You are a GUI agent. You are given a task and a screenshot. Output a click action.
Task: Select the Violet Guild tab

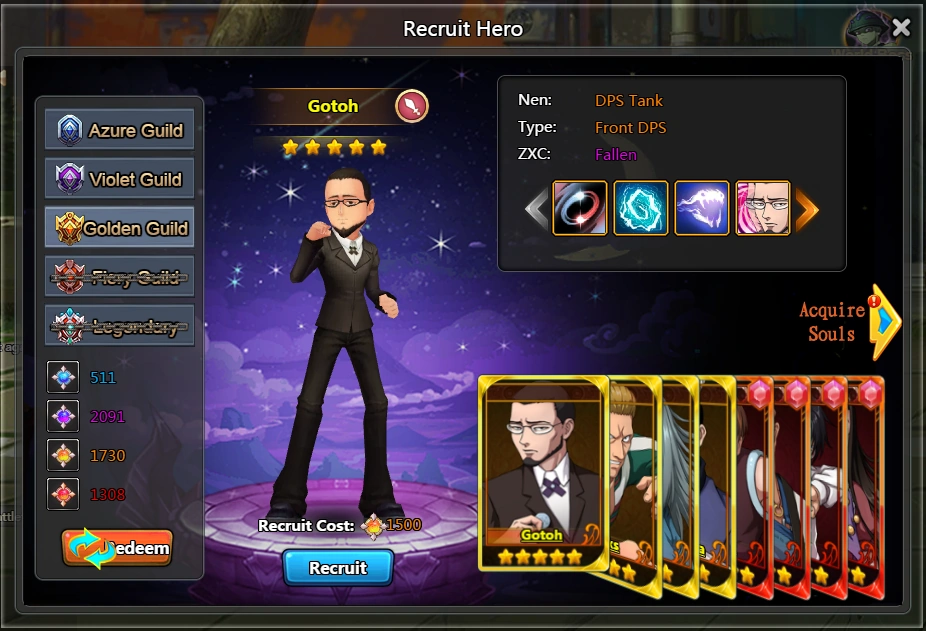point(120,179)
